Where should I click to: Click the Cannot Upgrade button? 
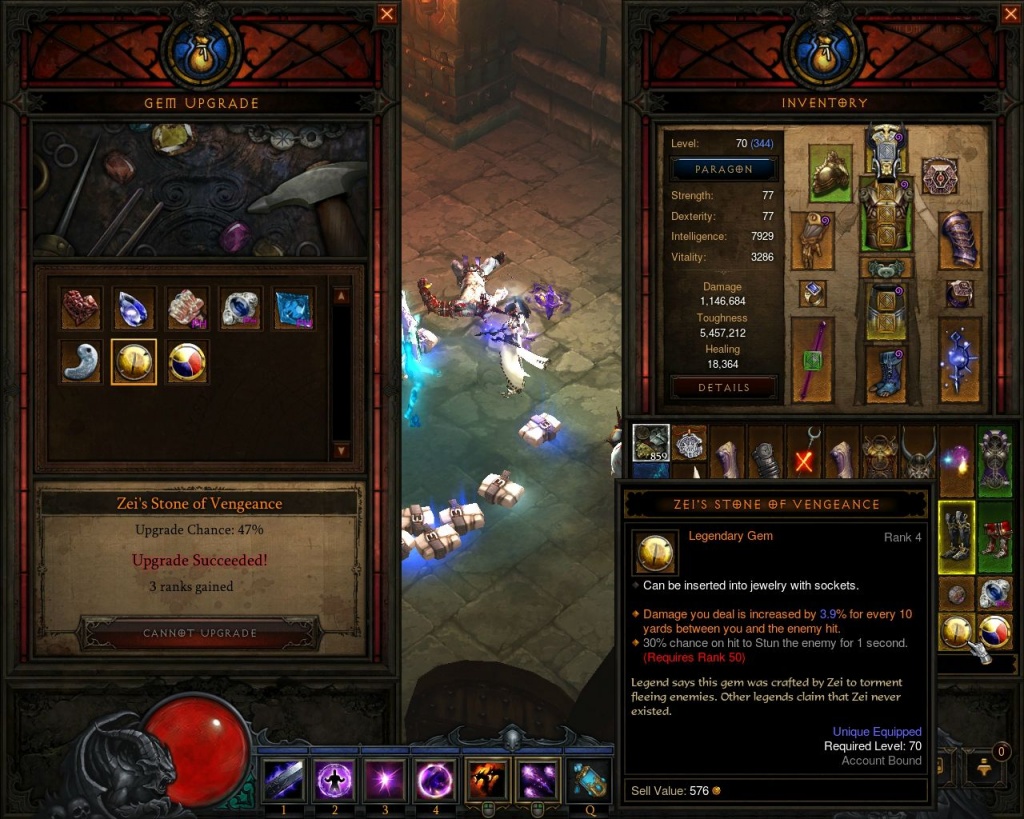[x=200, y=633]
